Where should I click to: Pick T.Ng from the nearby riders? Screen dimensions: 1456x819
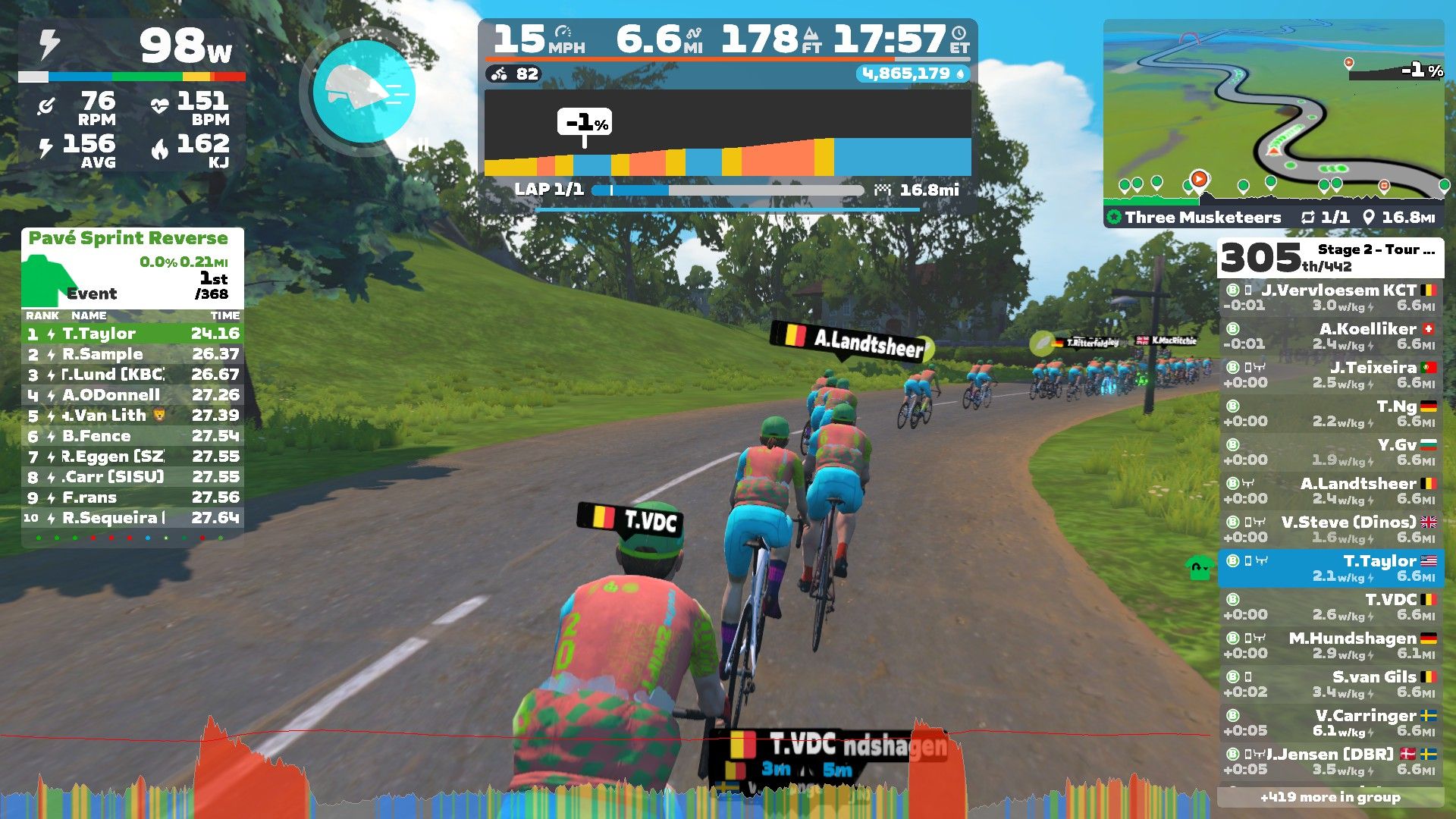[x=1330, y=413]
